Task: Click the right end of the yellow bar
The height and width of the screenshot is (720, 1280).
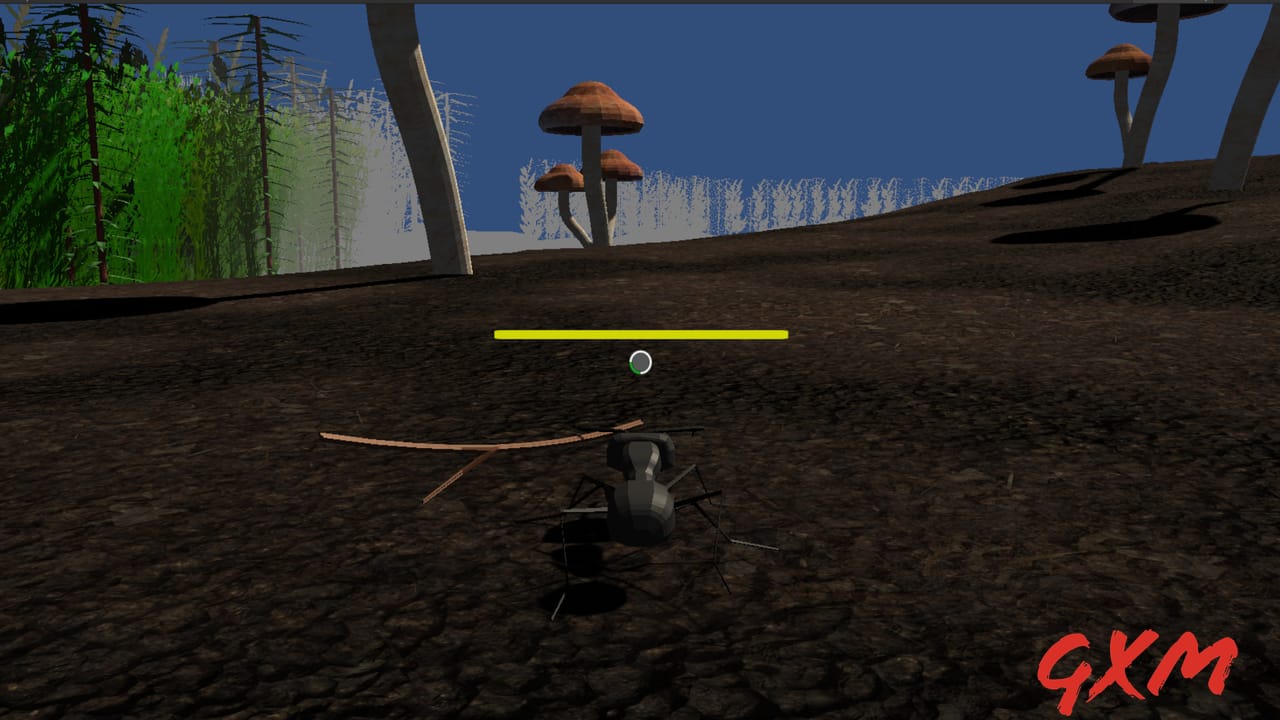Action: (783, 336)
